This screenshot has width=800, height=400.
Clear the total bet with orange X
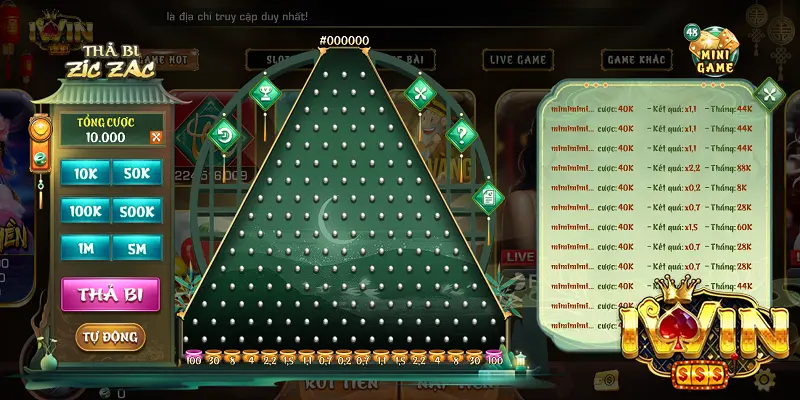pyautogui.click(x=156, y=137)
